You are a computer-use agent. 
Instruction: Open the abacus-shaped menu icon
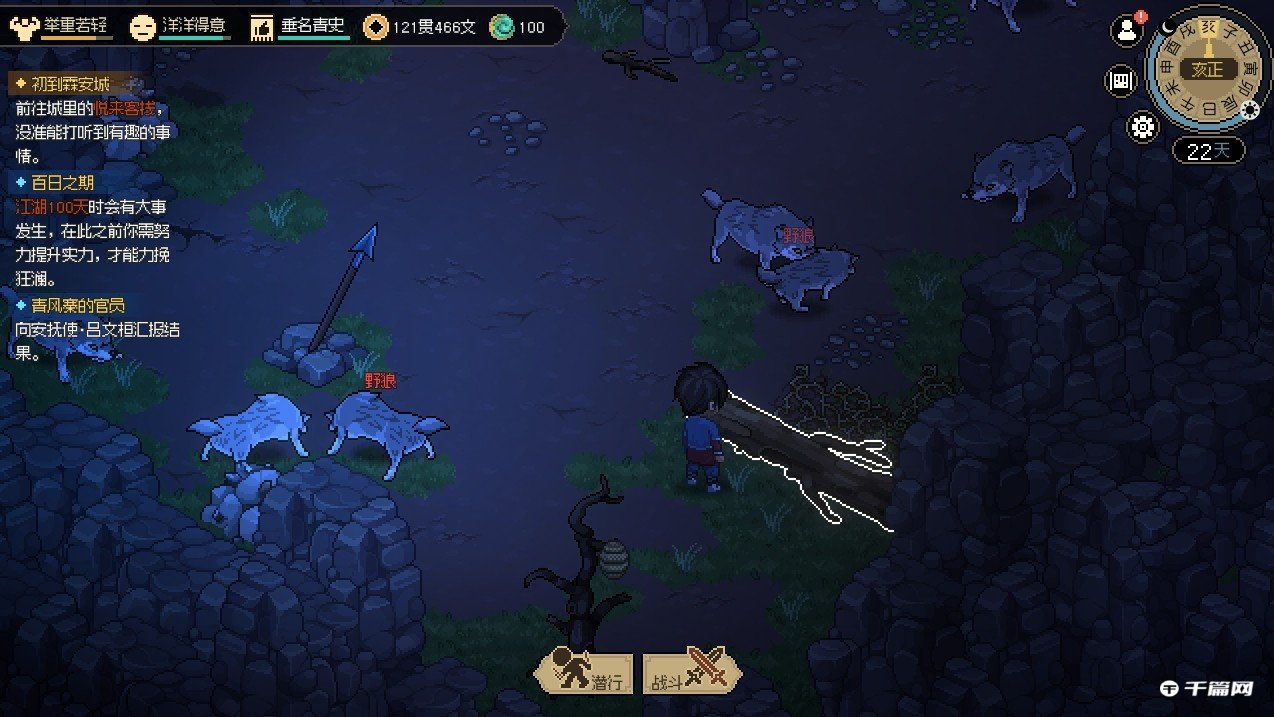coord(1120,82)
